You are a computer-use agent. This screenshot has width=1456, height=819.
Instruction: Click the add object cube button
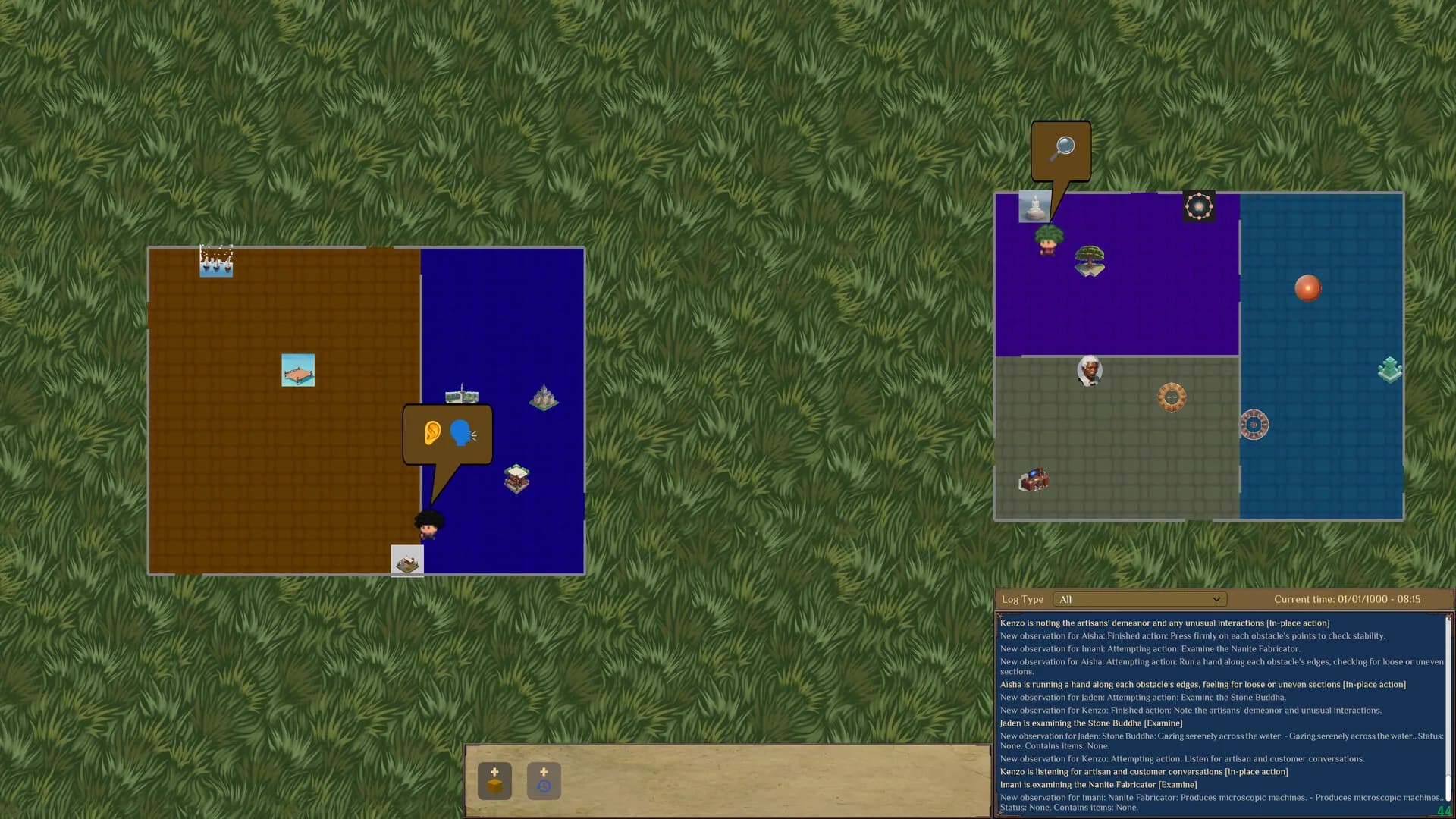point(494,781)
